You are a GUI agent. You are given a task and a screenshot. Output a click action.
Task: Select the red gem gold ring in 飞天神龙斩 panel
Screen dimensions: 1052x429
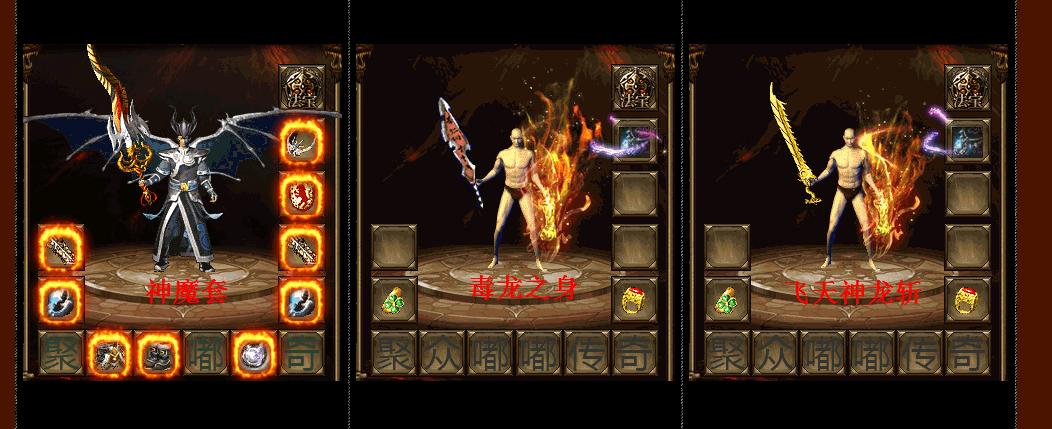pos(967,300)
